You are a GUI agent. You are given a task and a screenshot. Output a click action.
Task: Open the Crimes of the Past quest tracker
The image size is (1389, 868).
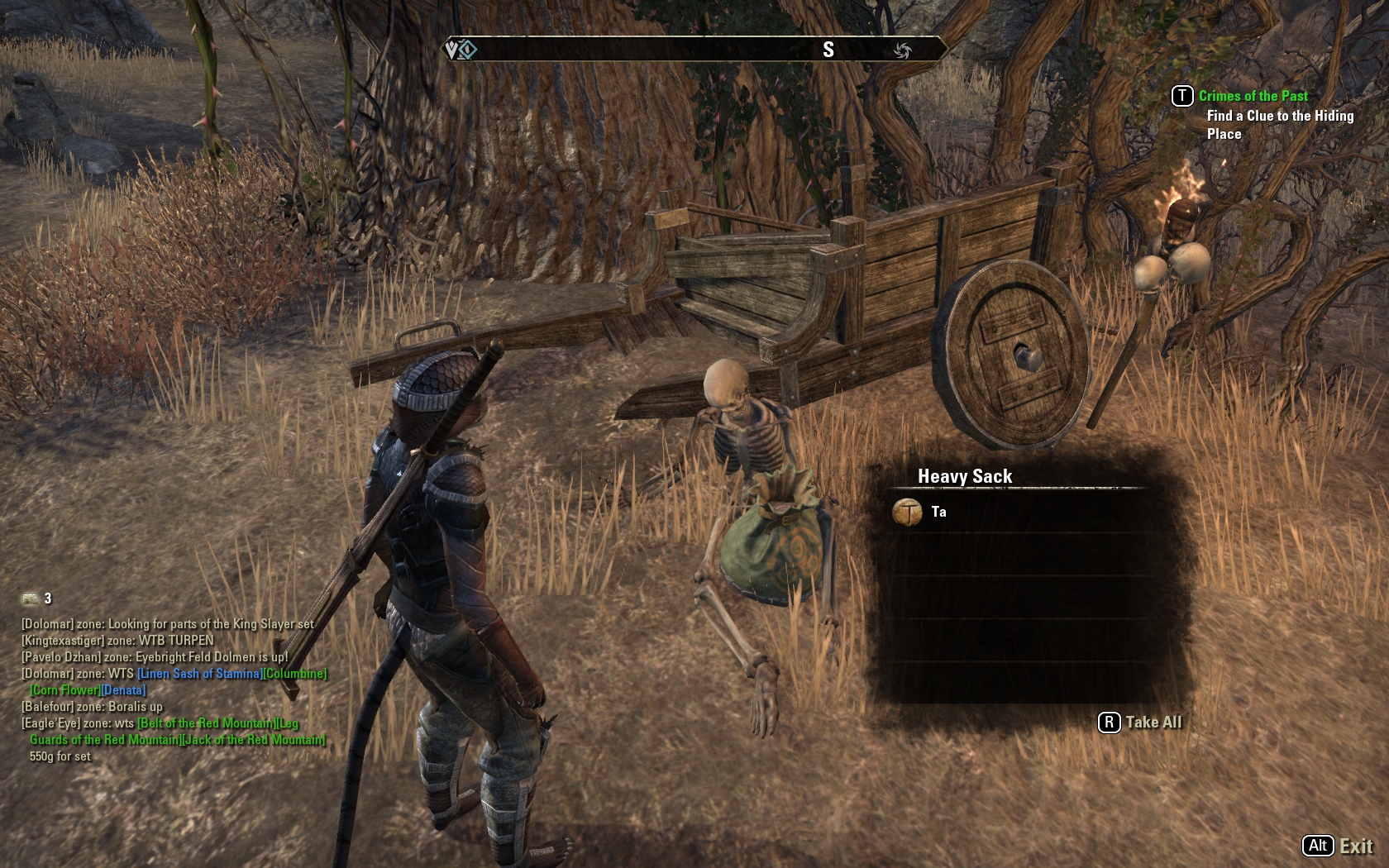click(1253, 97)
